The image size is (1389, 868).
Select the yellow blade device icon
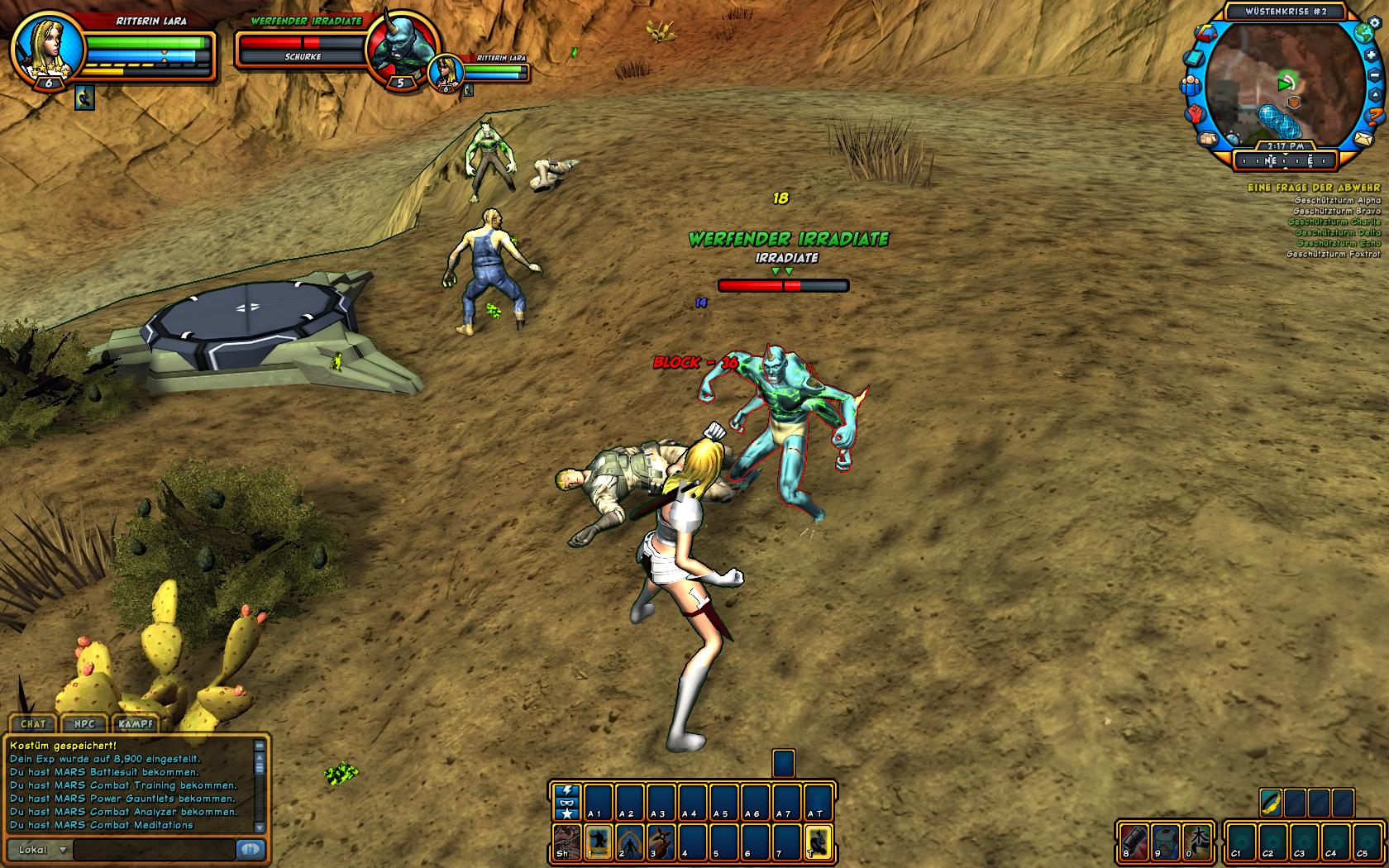point(1271,802)
